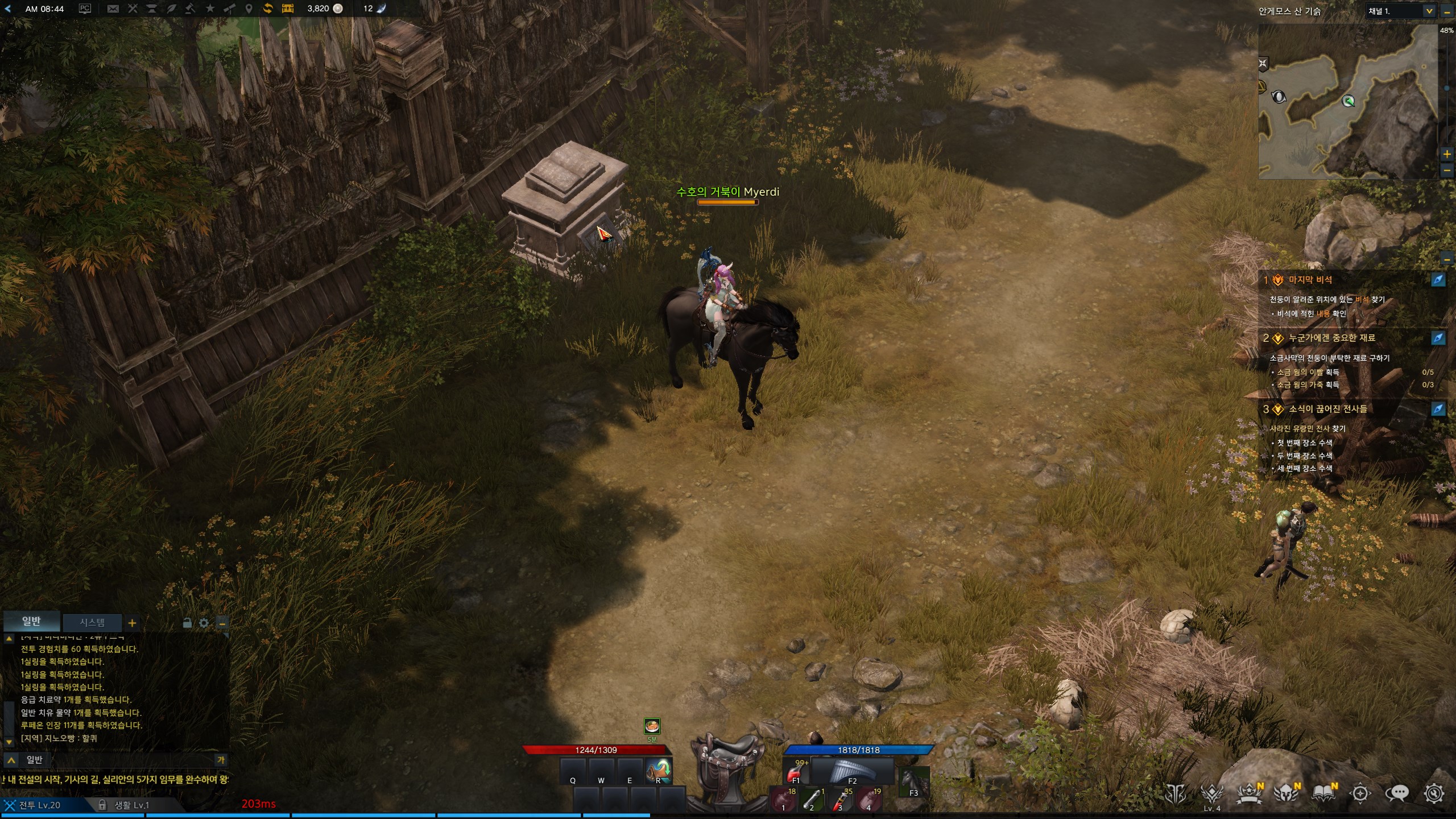1456x819 pixels.
Task: Select the 누군가에겐 중요한 재료 quest entry
Action: click(x=1331, y=338)
